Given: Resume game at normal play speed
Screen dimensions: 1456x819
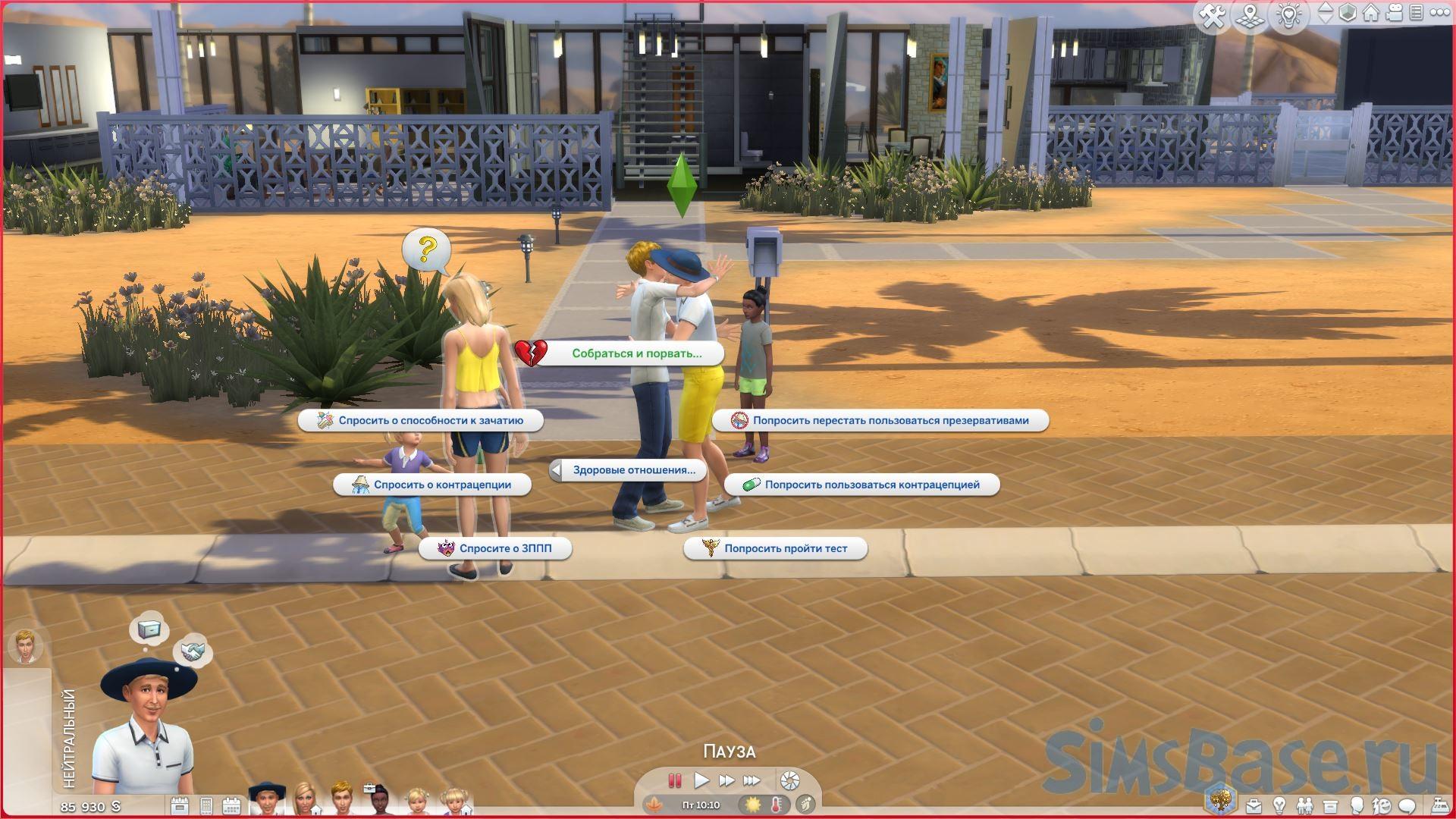Looking at the screenshot, I should pos(701,780).
